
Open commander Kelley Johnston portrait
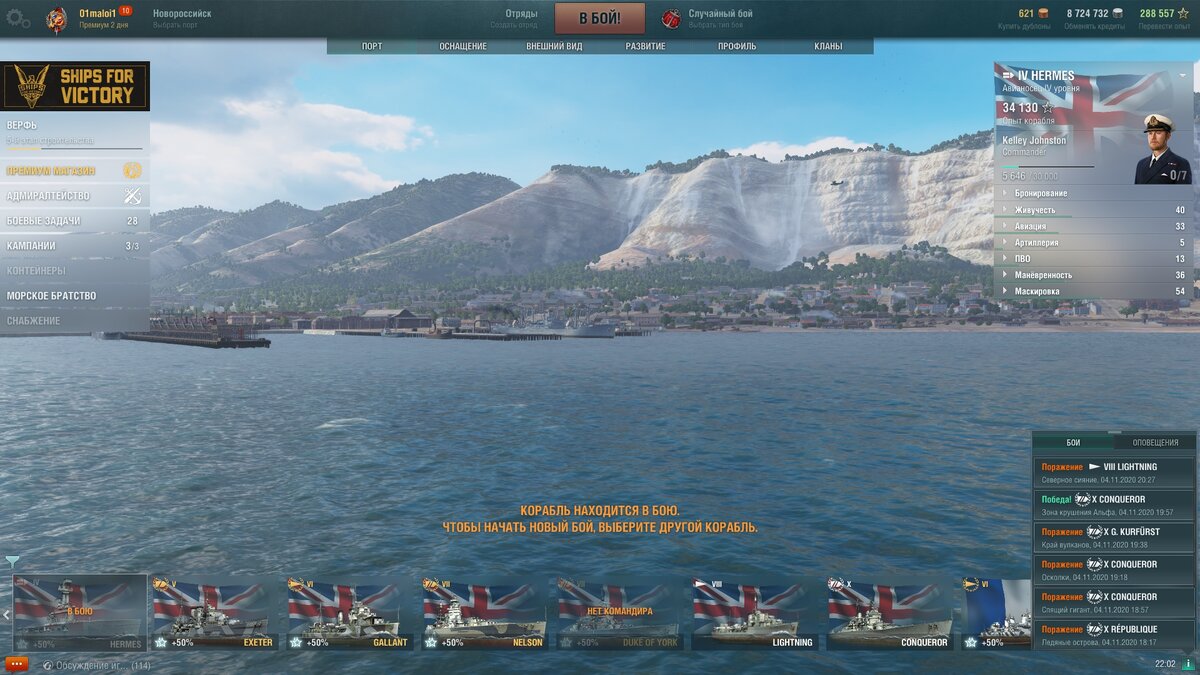tap(1162, 150)
